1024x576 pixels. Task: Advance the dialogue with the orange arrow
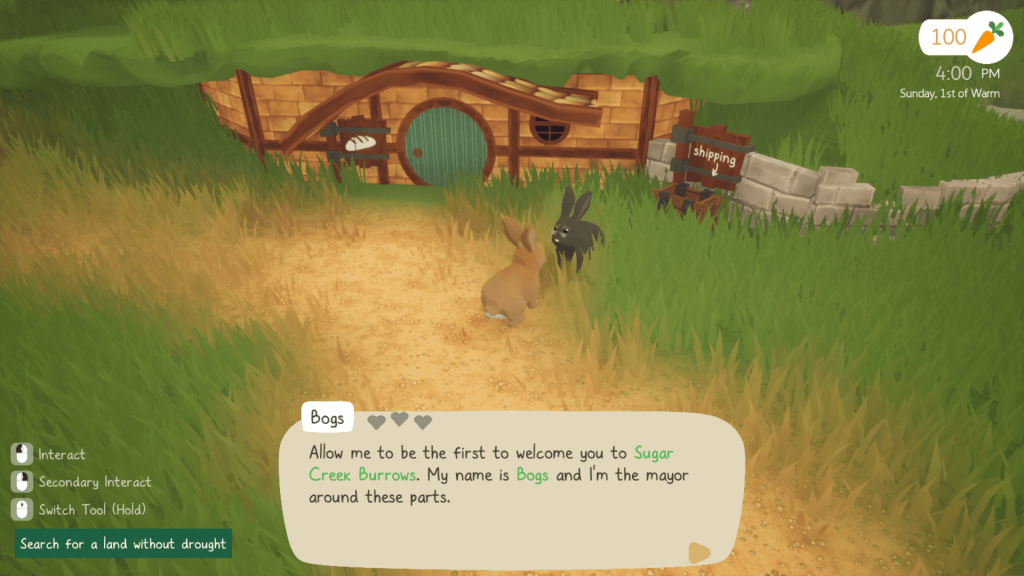(x=699, y=552)
